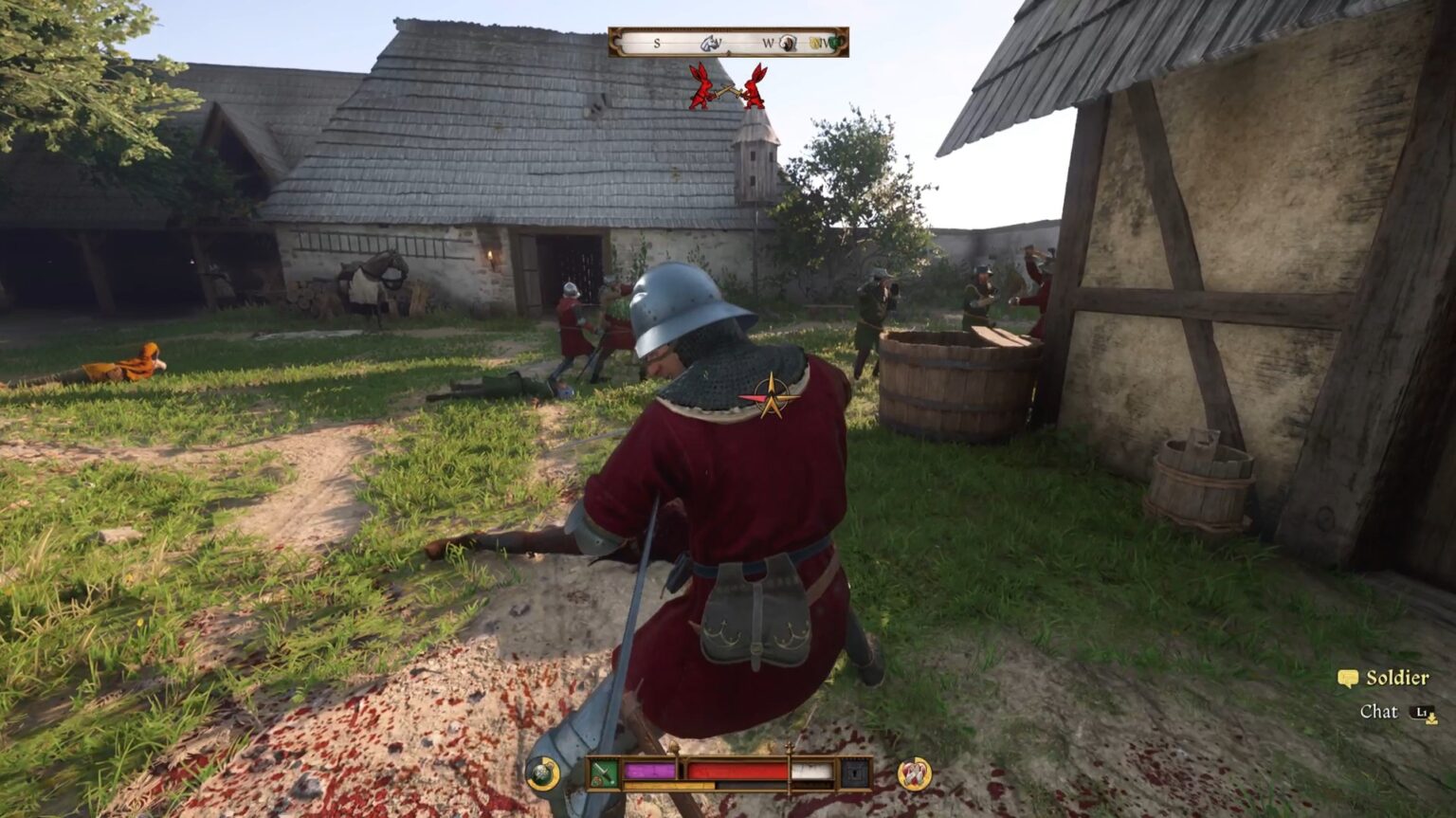
Task: Select the sword icon on the green weapon panel
Action: pos(603,768)
